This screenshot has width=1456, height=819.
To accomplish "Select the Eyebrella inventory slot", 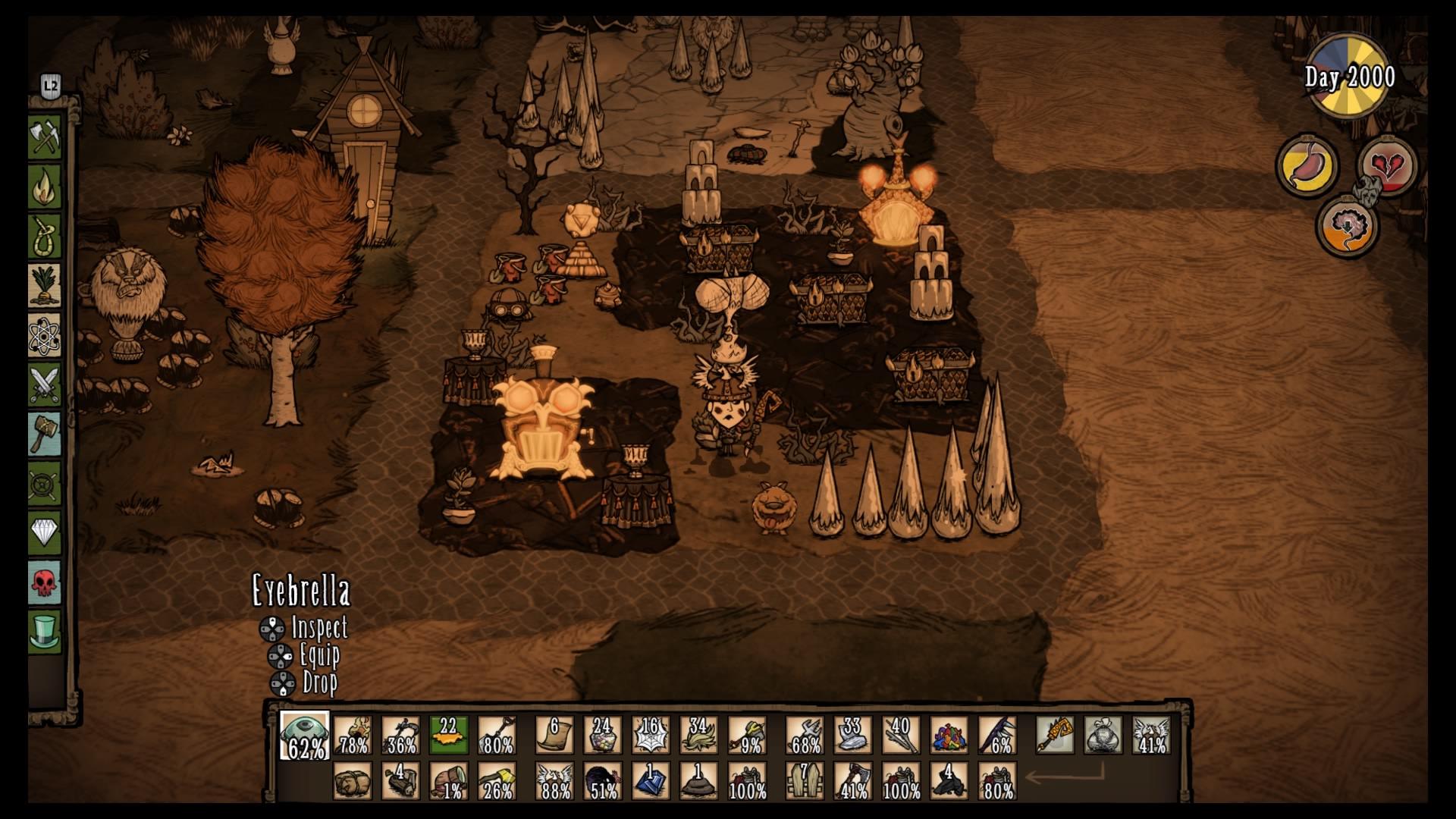I will click(305, 736).
